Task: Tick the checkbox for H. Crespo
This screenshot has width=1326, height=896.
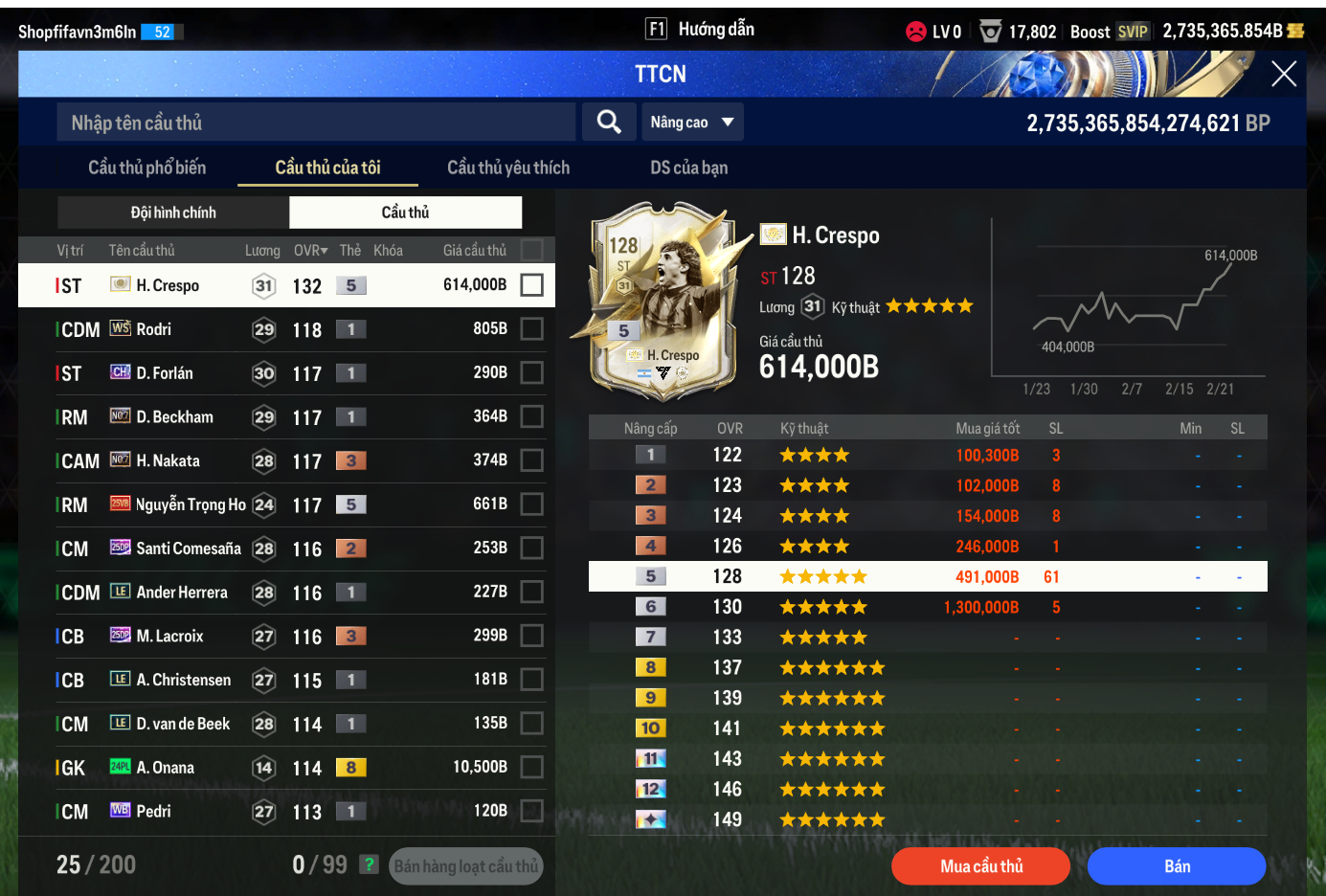Action: 532,285
